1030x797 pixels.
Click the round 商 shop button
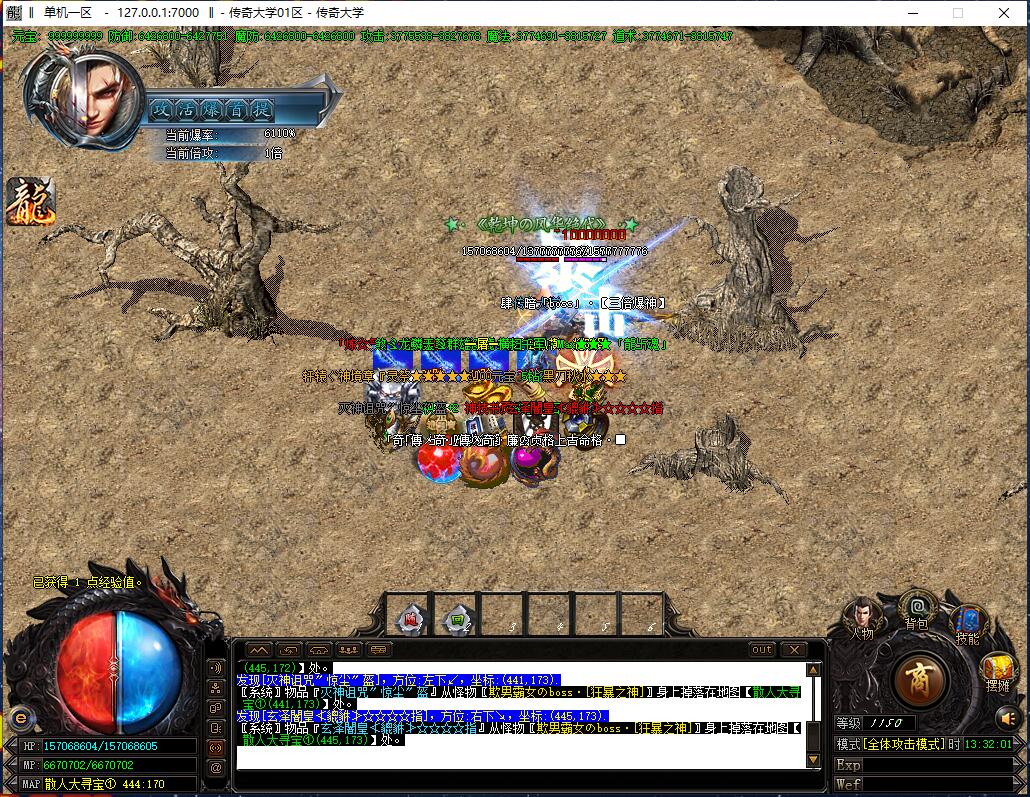click(918, 681)
